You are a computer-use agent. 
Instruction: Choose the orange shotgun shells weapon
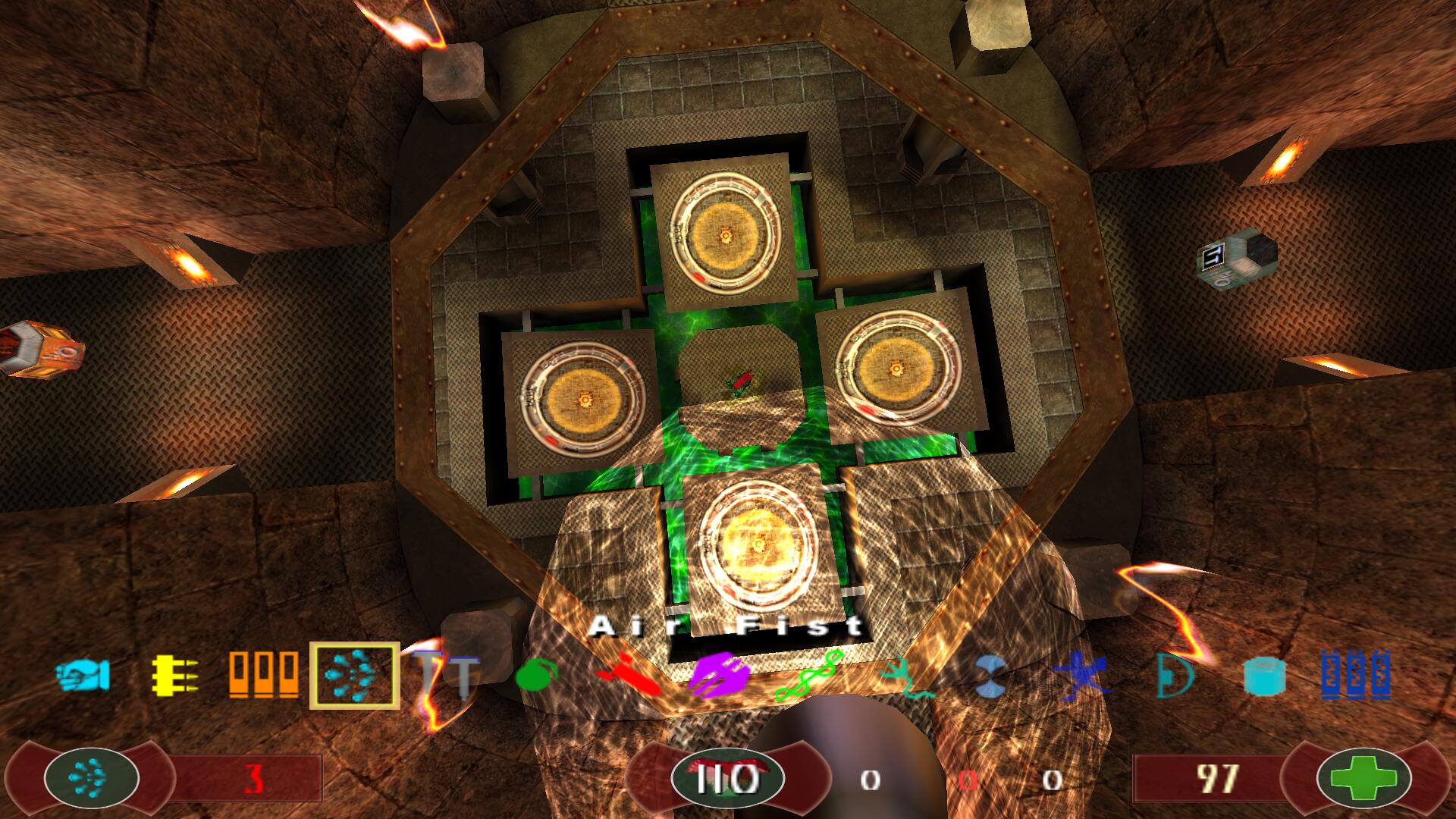[263, 674]
